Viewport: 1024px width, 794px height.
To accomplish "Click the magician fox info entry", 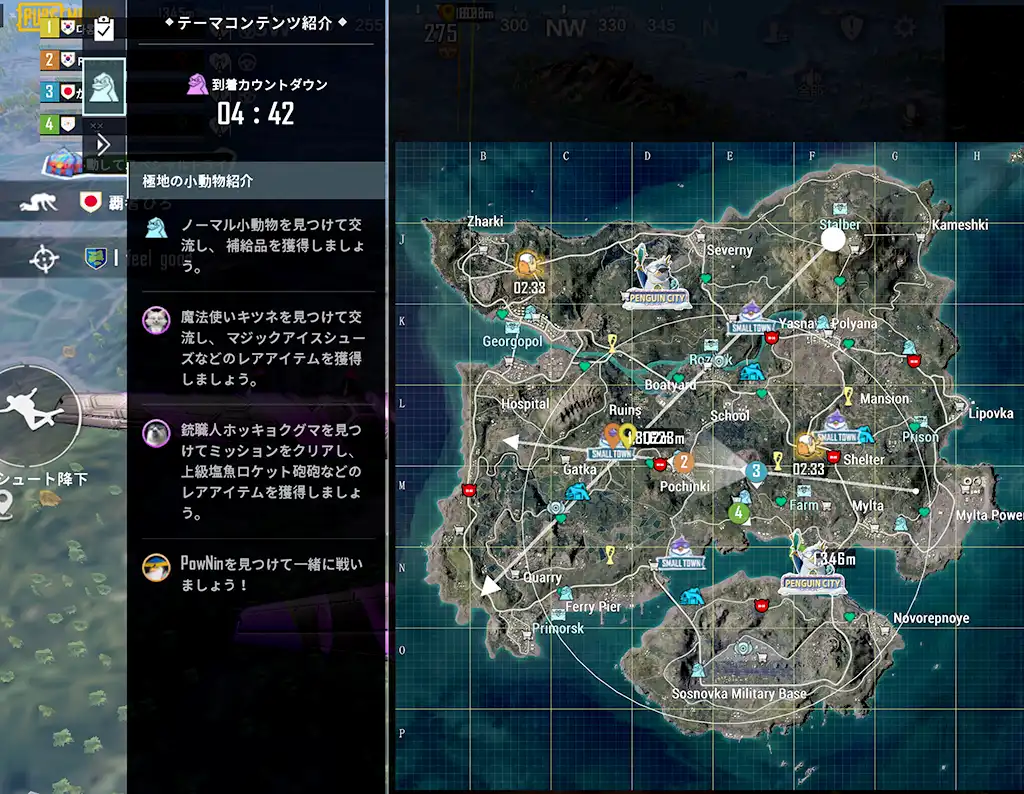I will point(257,347).
